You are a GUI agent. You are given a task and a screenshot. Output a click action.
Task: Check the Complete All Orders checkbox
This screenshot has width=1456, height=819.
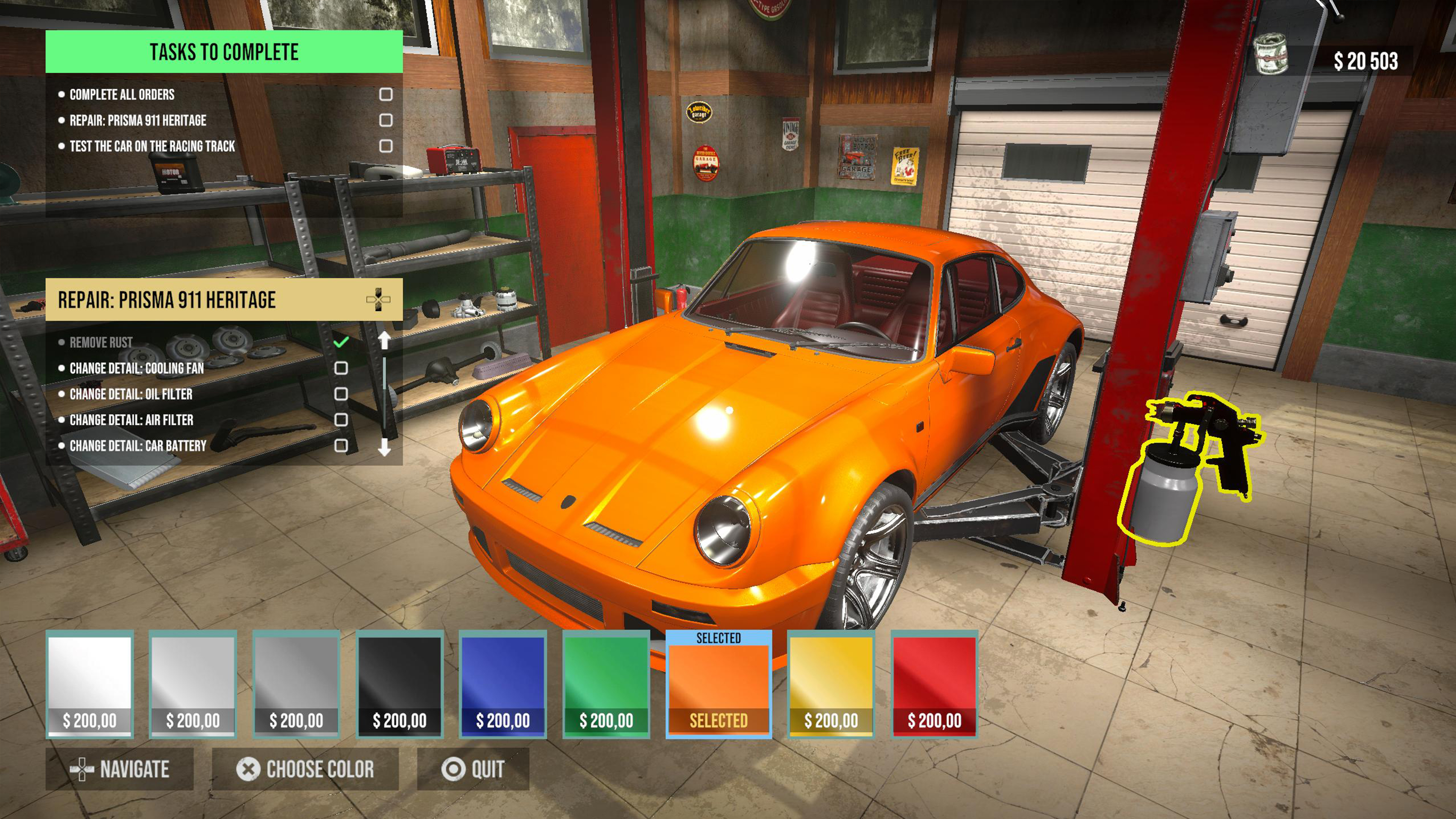(386, 94)
